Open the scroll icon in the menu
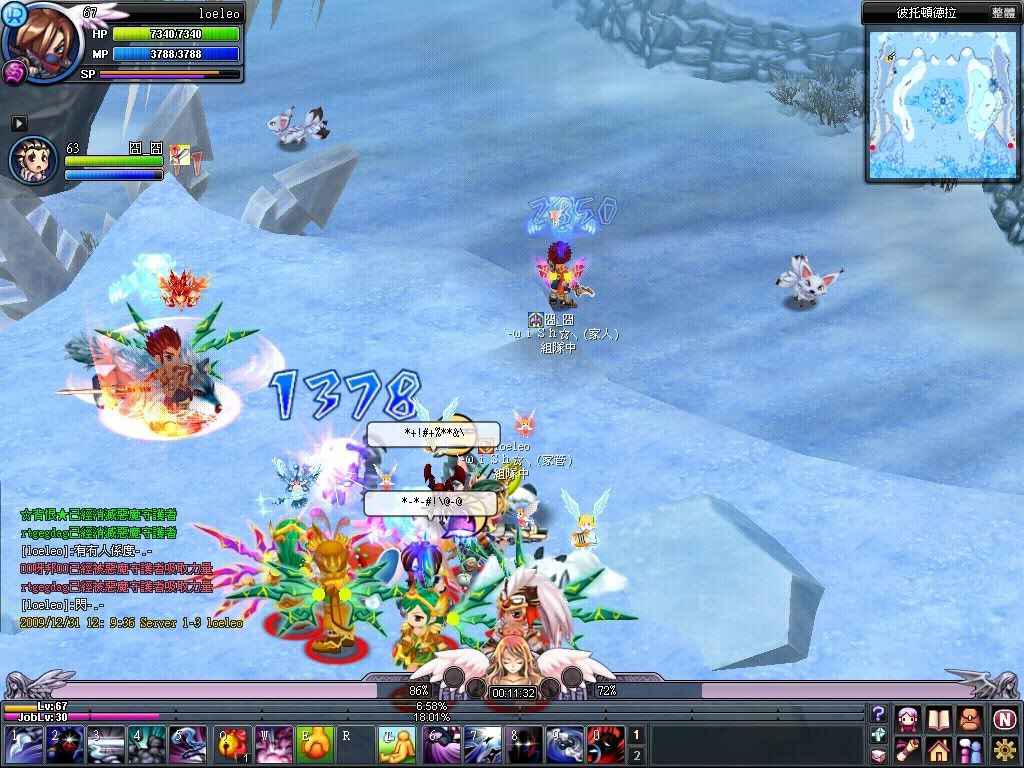 point(908,749)
